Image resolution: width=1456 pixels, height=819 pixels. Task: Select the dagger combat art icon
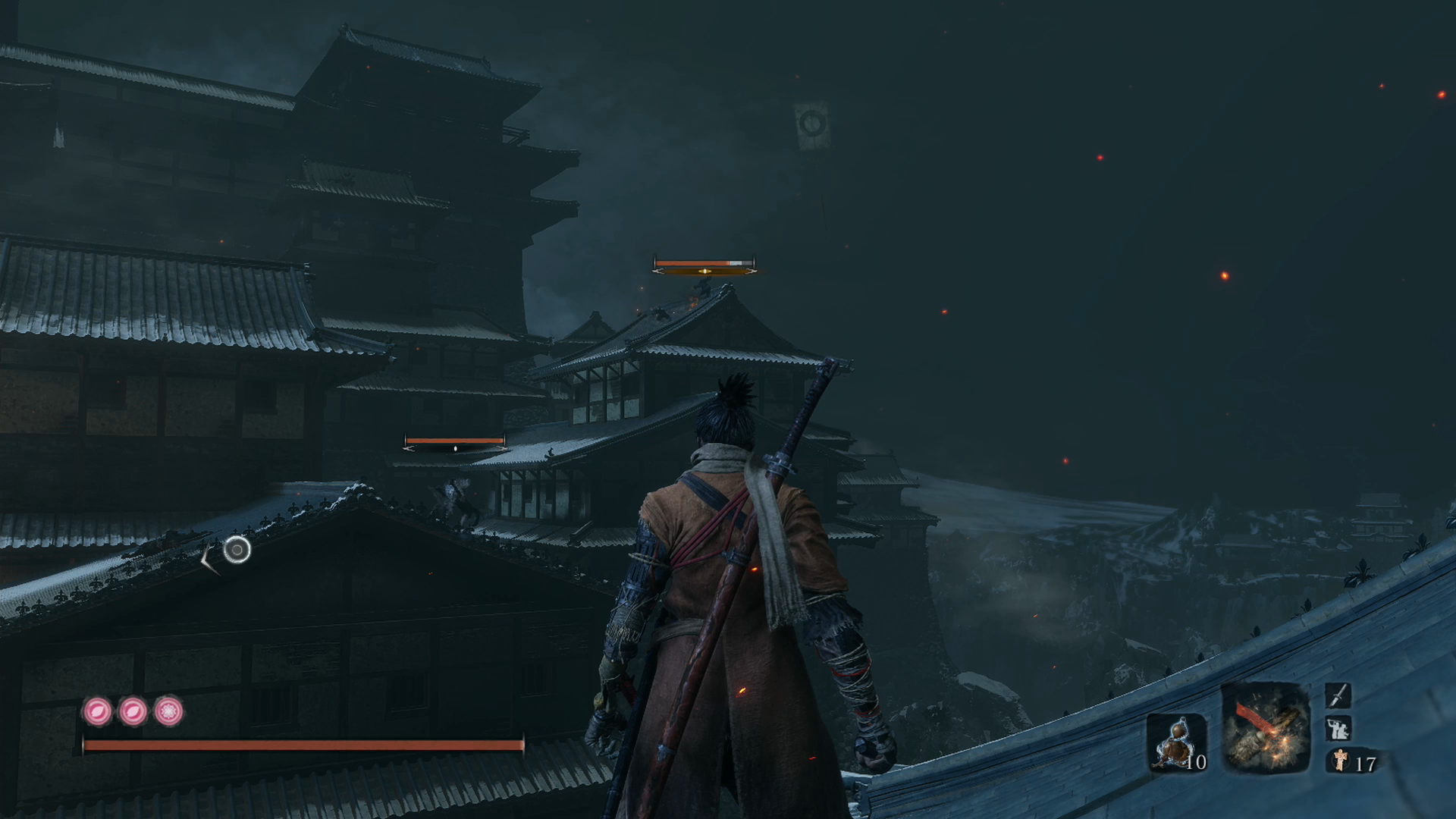pyautogui.click(x=1338, y=695)
